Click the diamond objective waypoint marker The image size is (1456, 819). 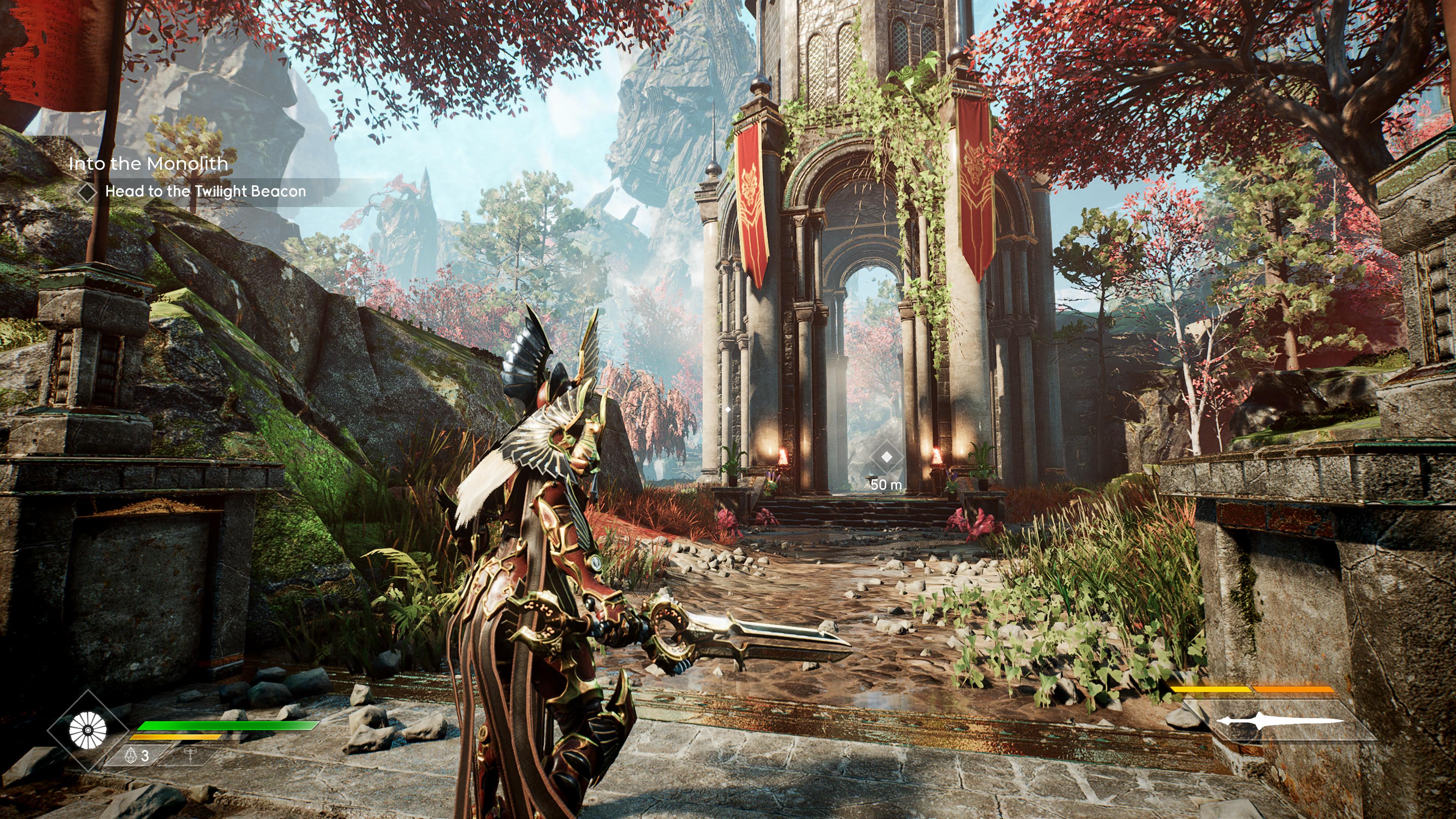pos(886,457)
